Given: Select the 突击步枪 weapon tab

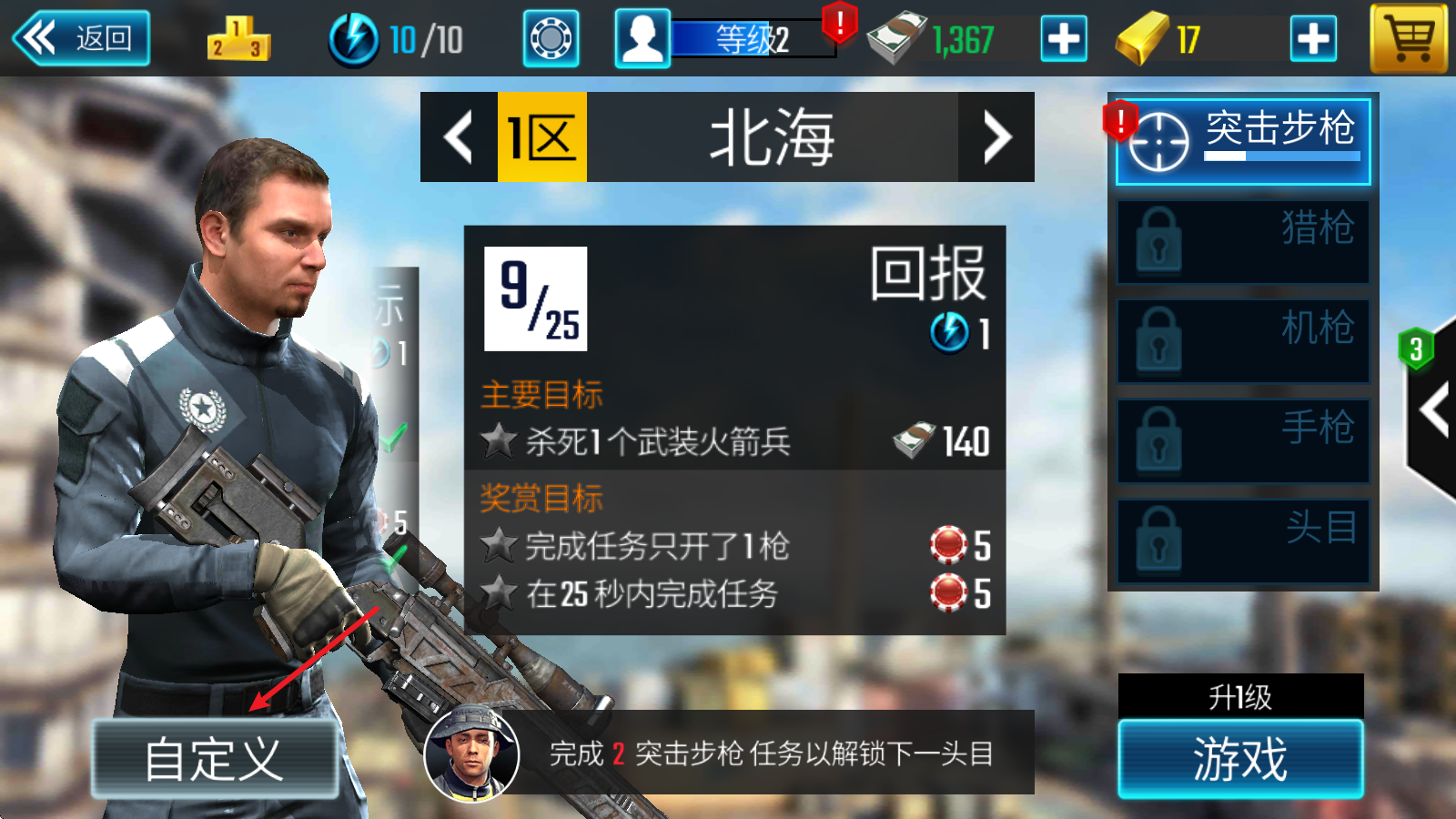Looking at the screenshot, I should 1274,135.
